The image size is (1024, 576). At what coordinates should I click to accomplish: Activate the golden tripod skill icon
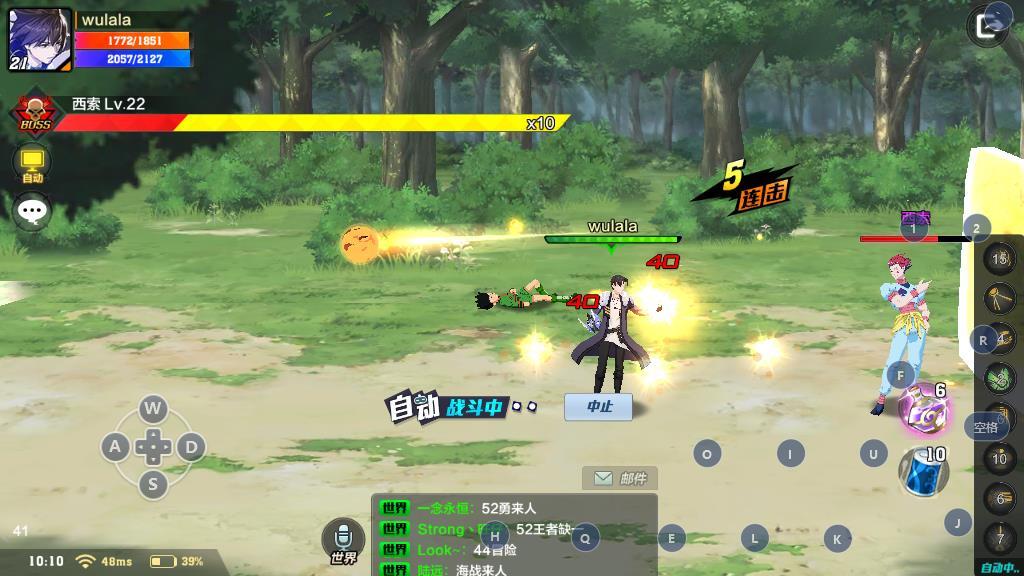click(x=1000, y=297)
